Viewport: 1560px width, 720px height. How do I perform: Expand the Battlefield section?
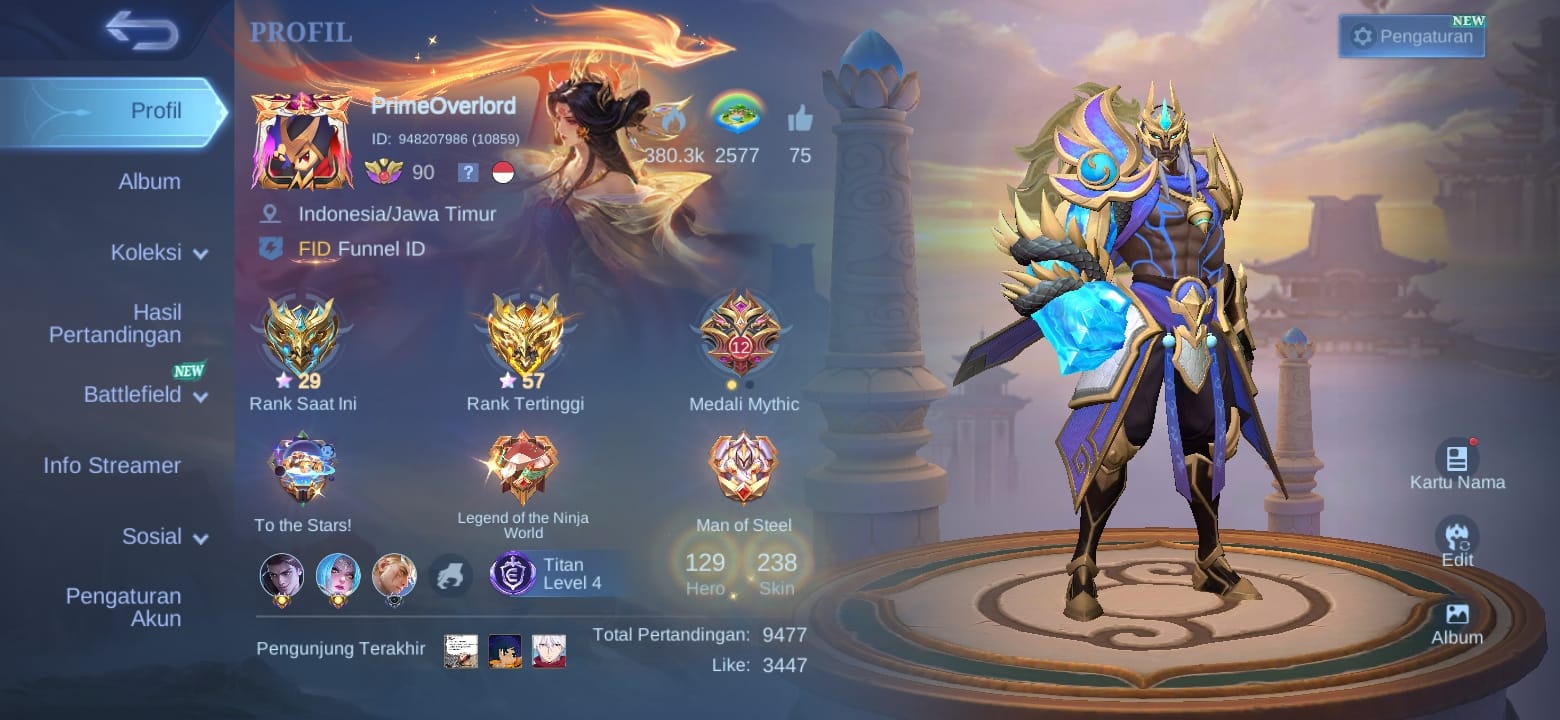[145, 395]
